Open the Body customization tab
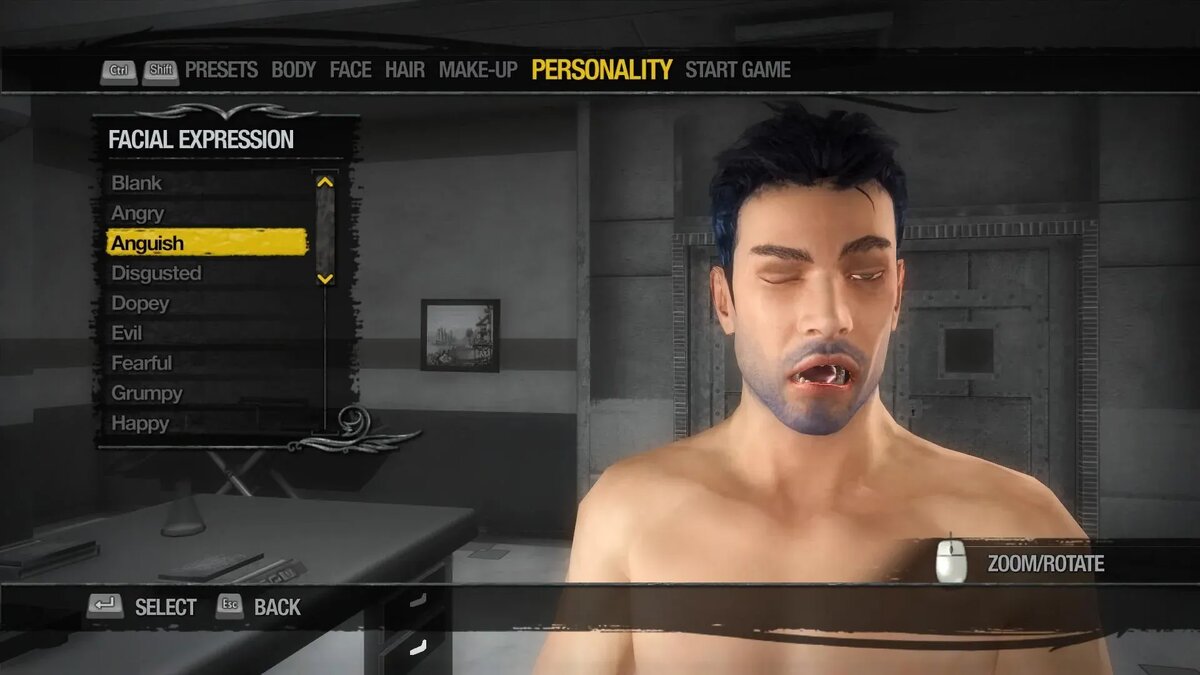This screenshot has width=1200, height=675. (x=293, y=70)
